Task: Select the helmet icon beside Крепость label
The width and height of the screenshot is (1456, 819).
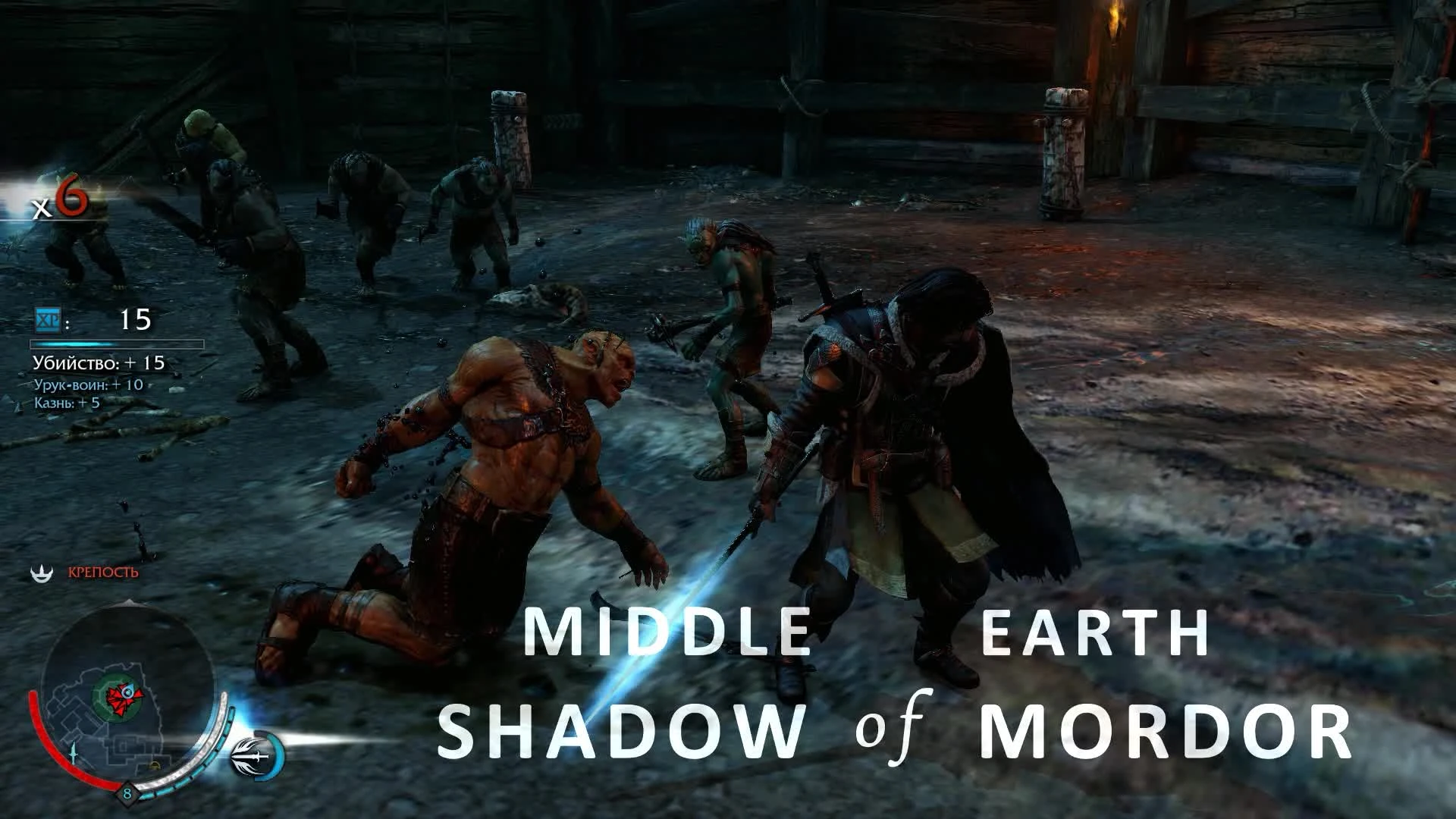Action: point(42,572)
